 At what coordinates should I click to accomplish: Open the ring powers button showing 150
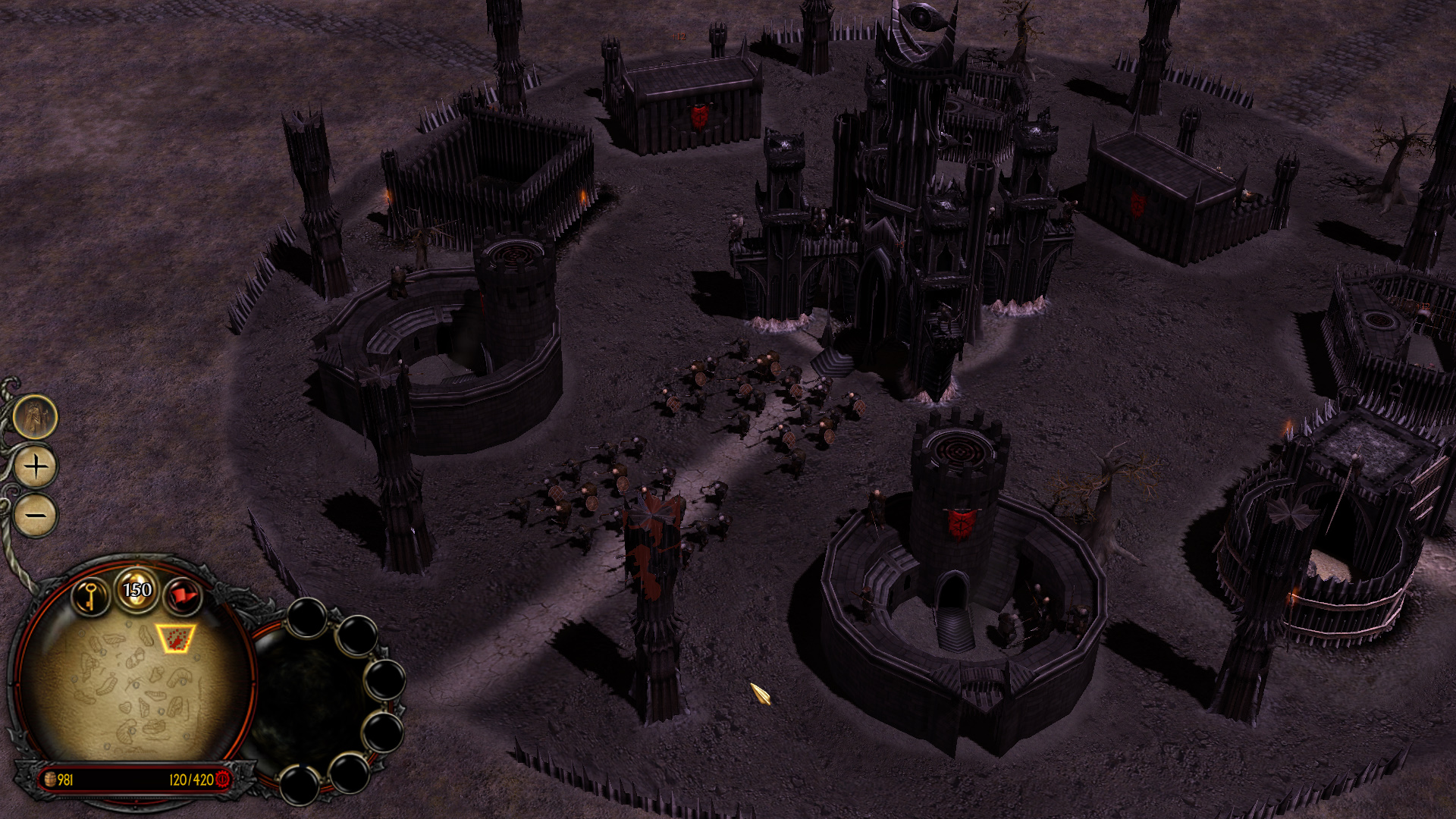click(x=137, y=589)
